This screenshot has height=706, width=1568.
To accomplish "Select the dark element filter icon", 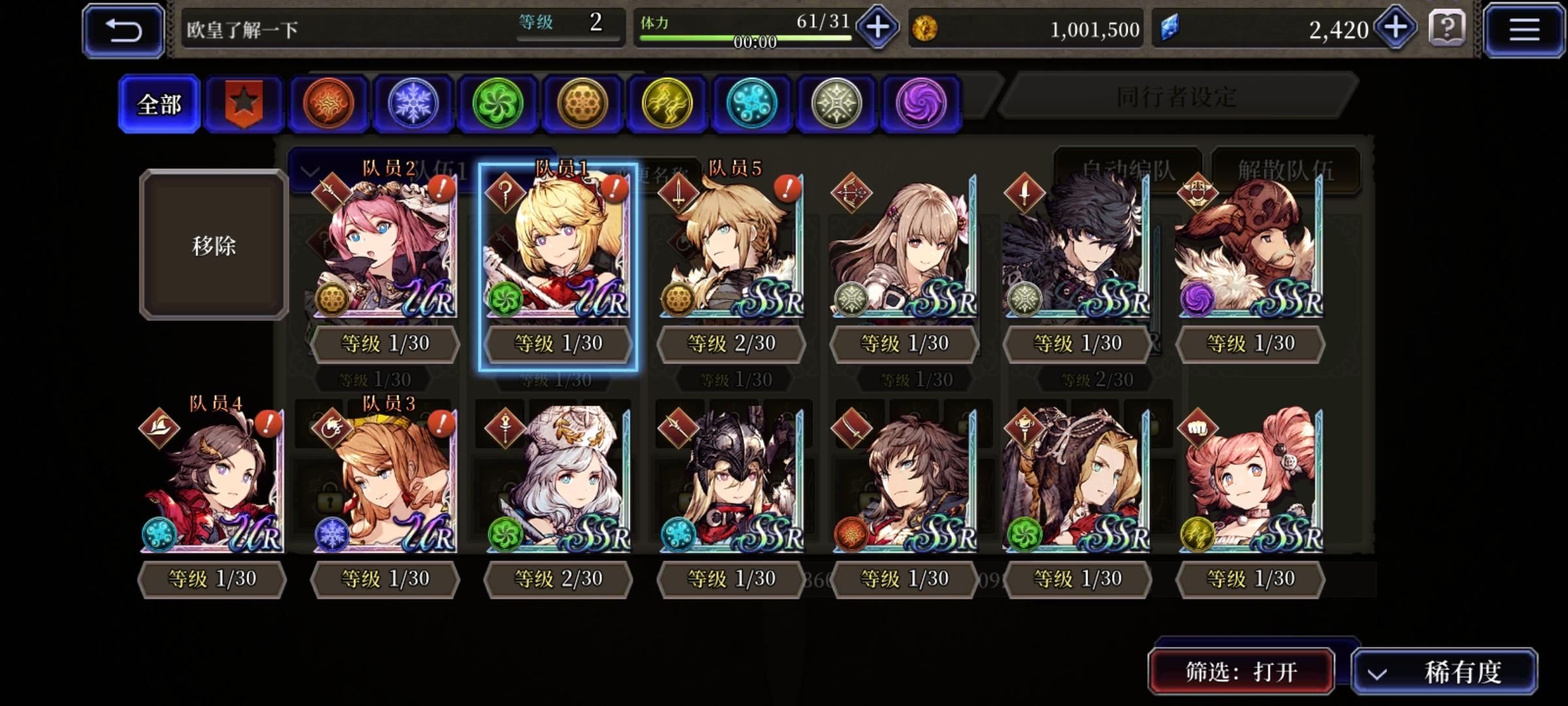I will [921, 103].
